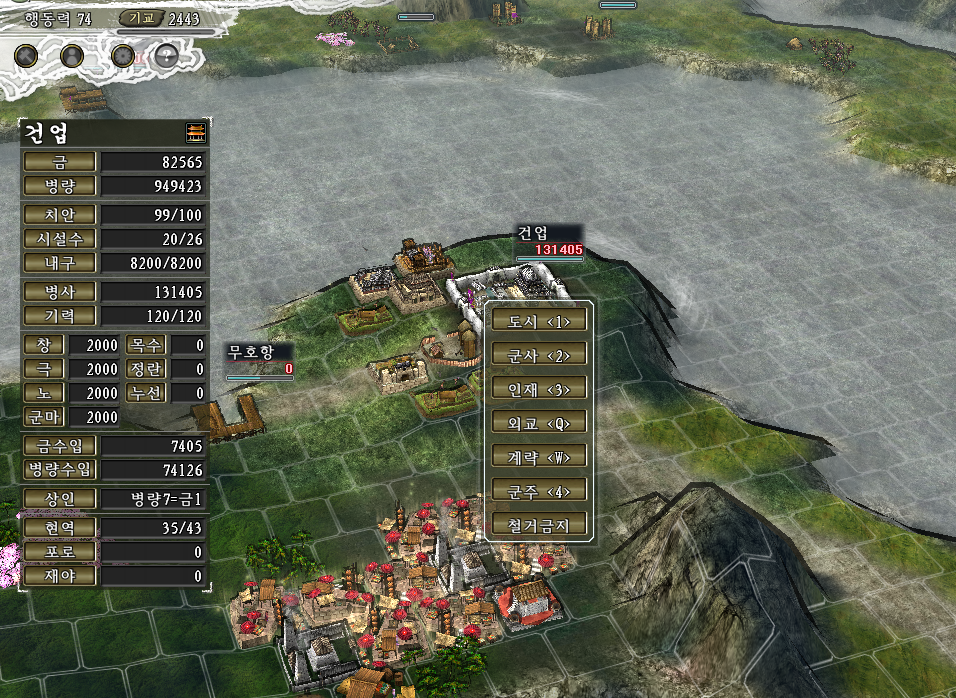This screenshot has height=698, width=956.
Task: Open help with the question mark icon
Action: click(167, 55)
